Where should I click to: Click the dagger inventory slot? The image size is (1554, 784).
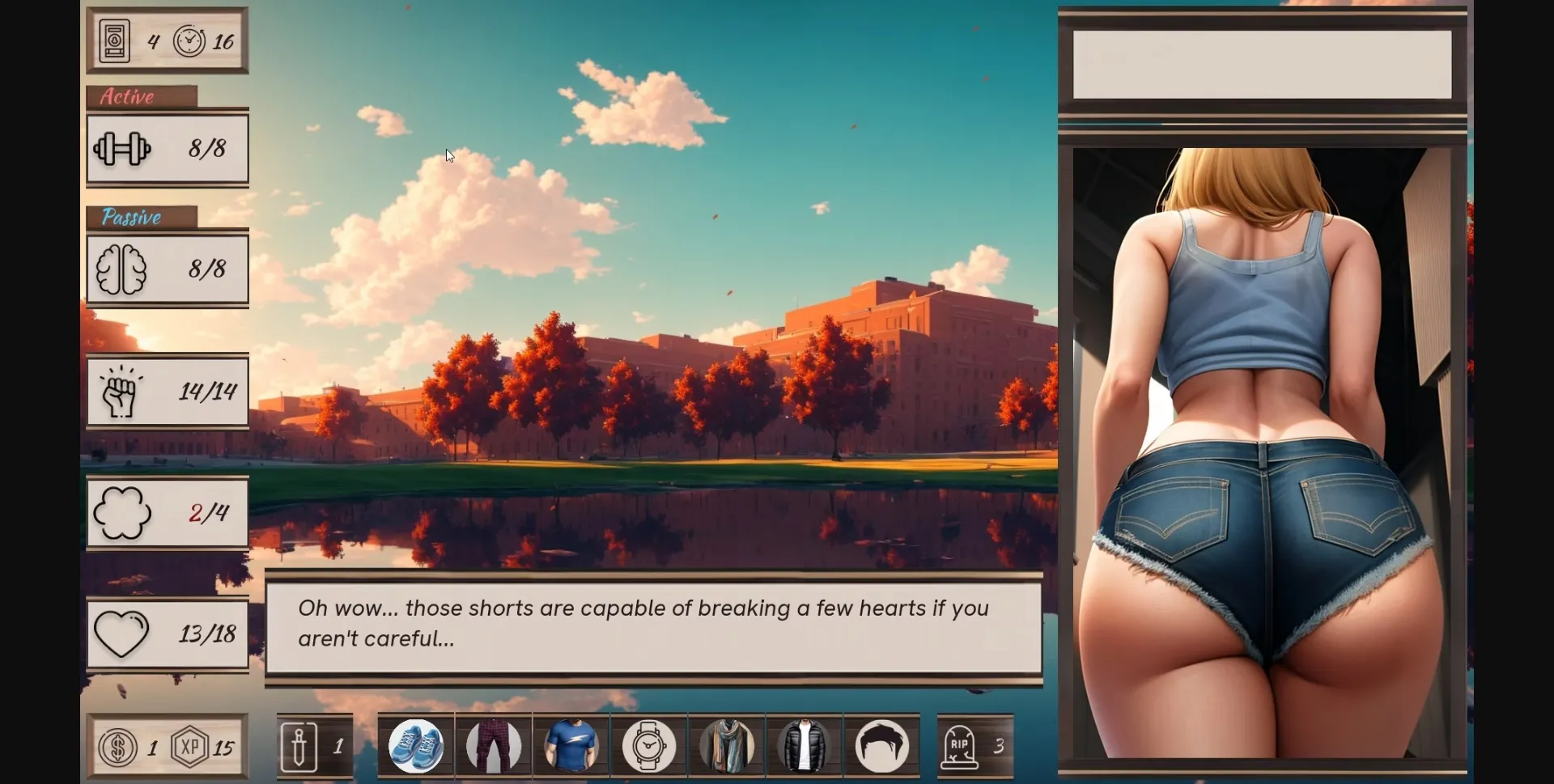pos(315,745)
